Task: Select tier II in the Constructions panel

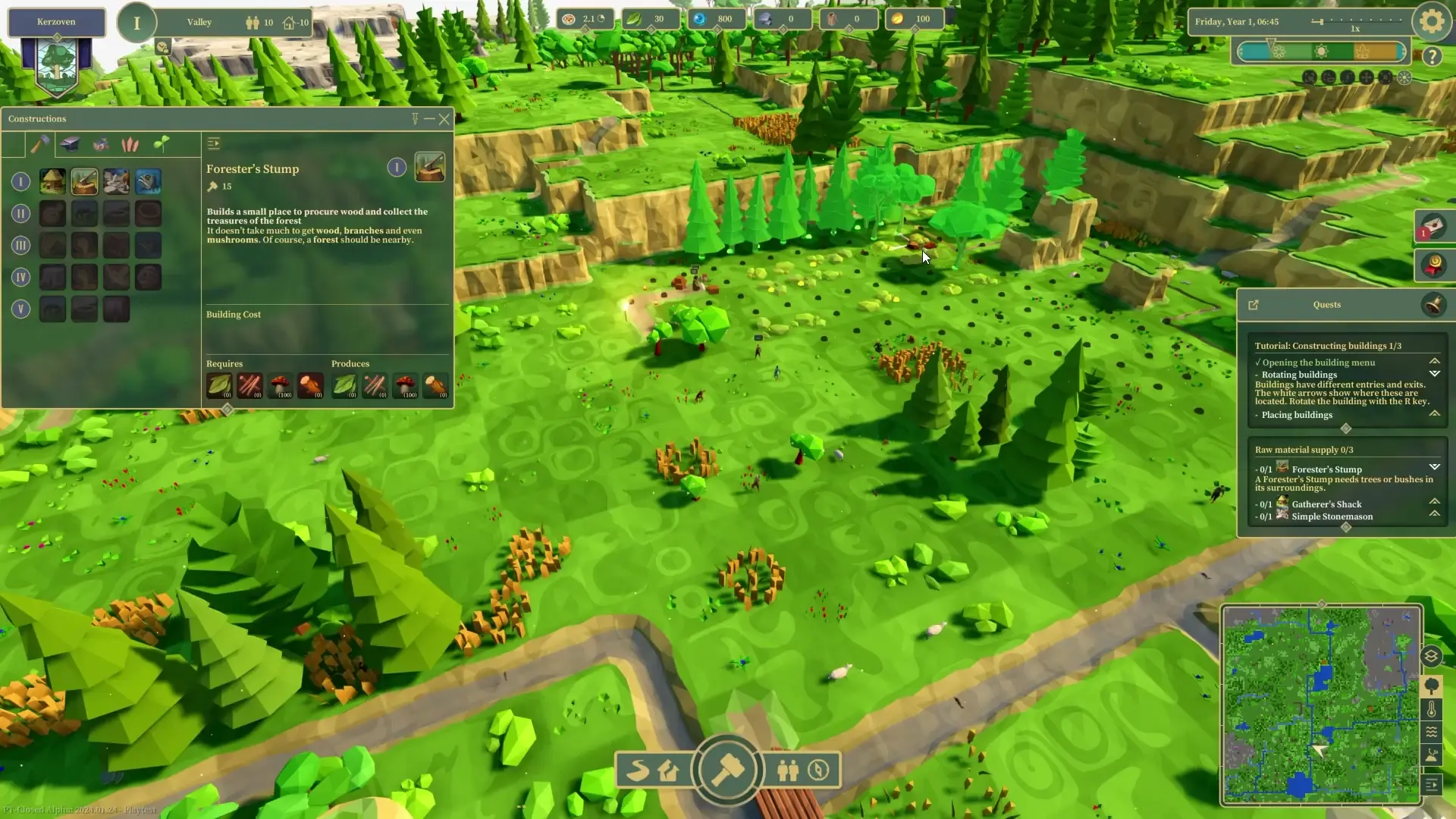Action: pos(20,213)
